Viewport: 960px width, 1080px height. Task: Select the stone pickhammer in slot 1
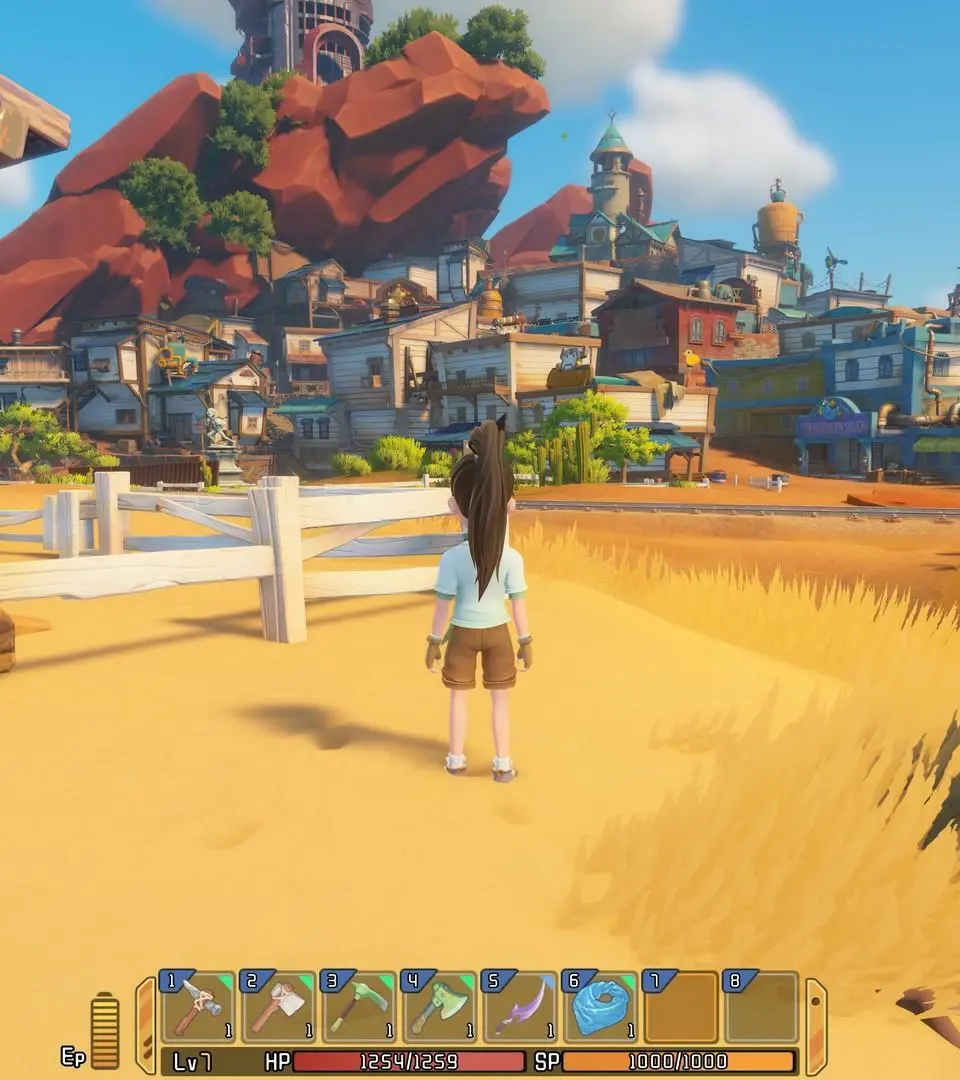[198, 1007]
